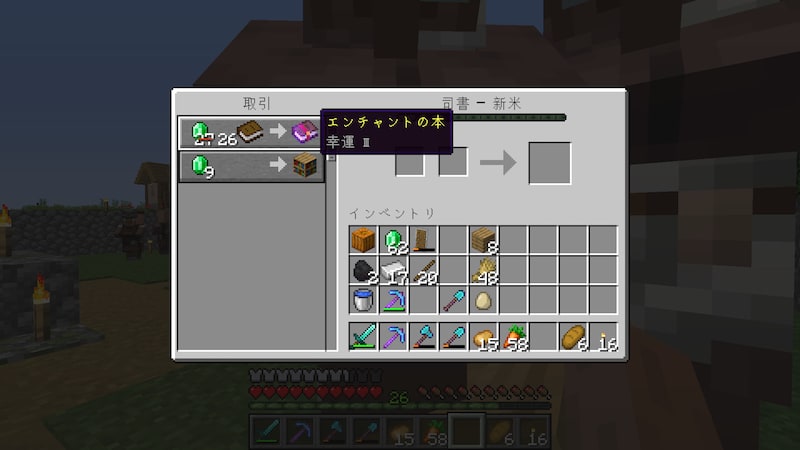Viewport: 800px width, 450px height.
Task: Pick up the carved pumpkin from inventory
Action: coord(363,240)
